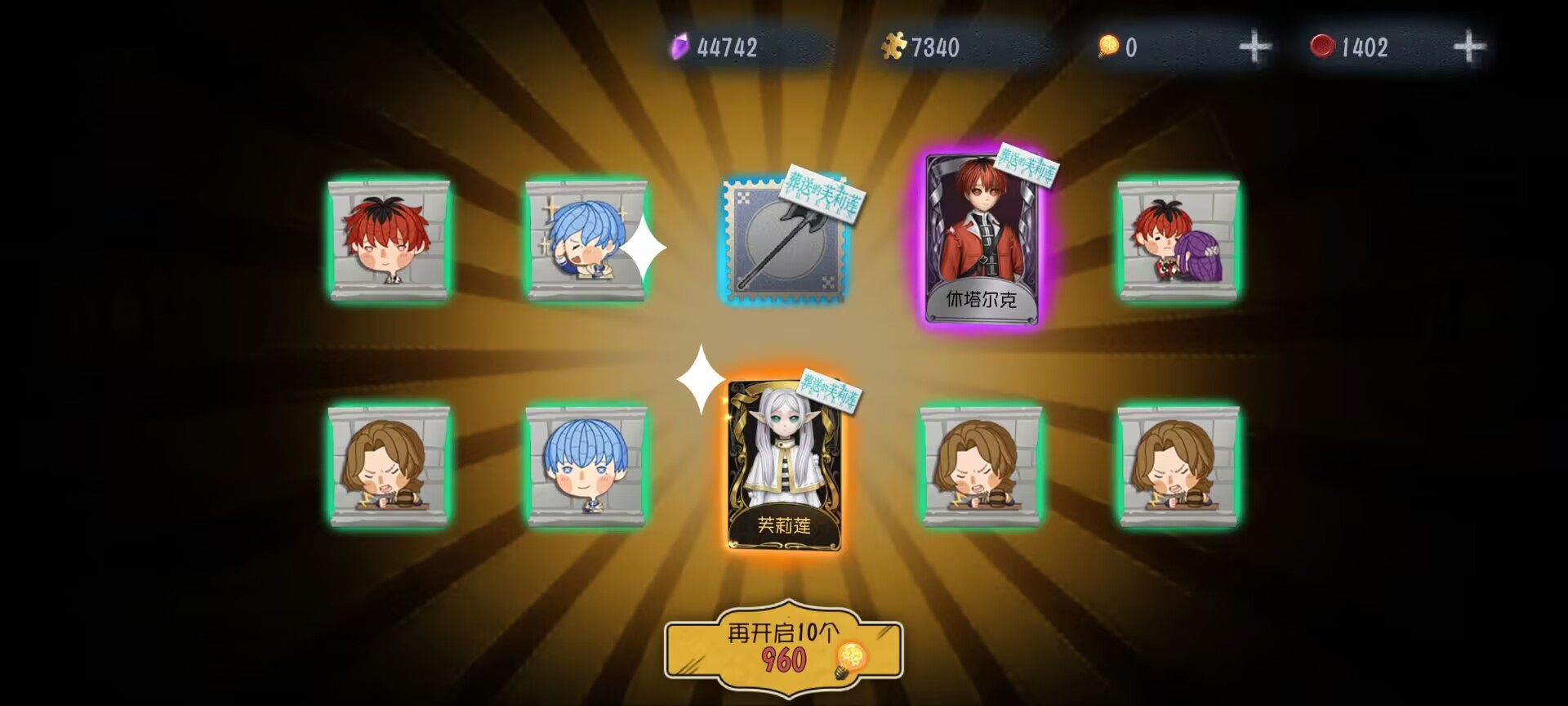Screen dimensions: 1568x706
Task: Select the 芙莉莲 gold costume card
Action: click(x=784, y=466)
